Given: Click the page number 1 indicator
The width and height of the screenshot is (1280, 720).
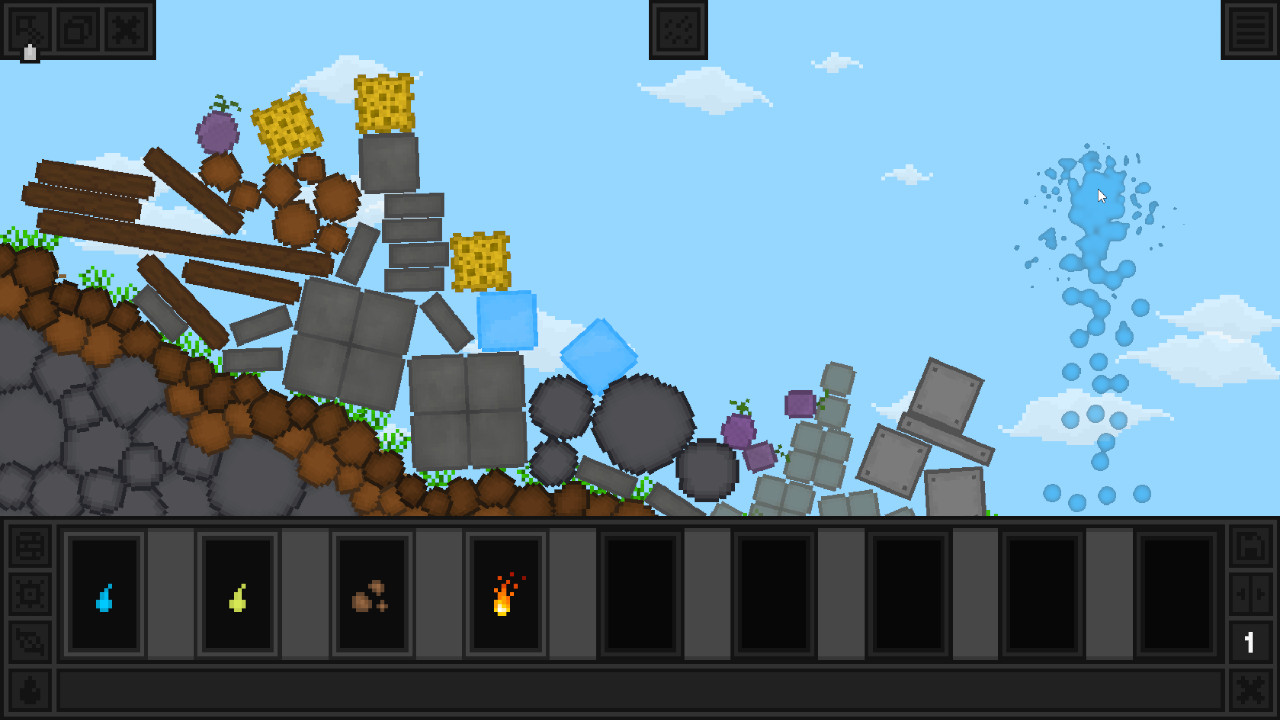Looking at the screenshot, I should pos(1248,642).
